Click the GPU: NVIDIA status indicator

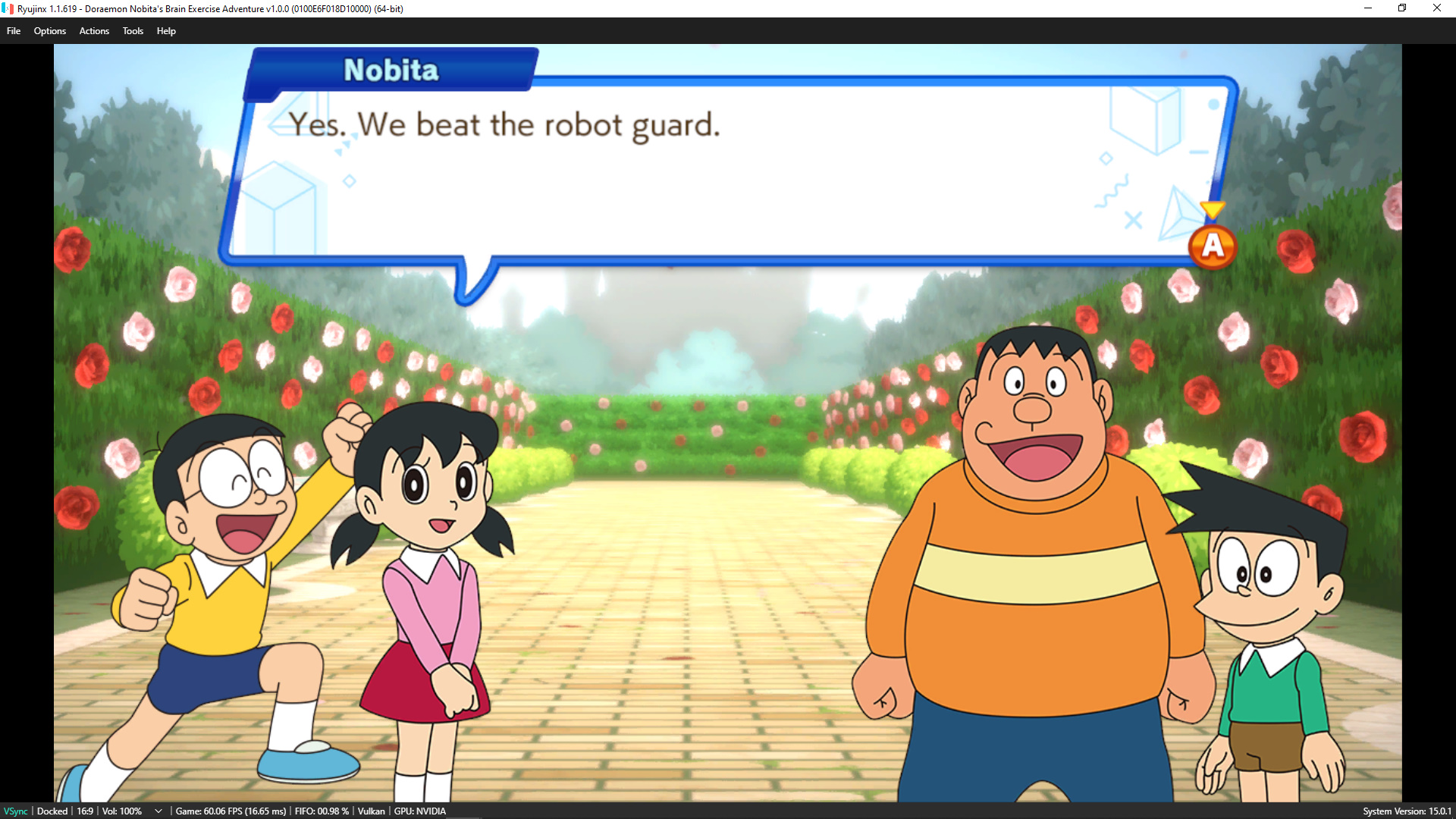[x=419, y=811]
